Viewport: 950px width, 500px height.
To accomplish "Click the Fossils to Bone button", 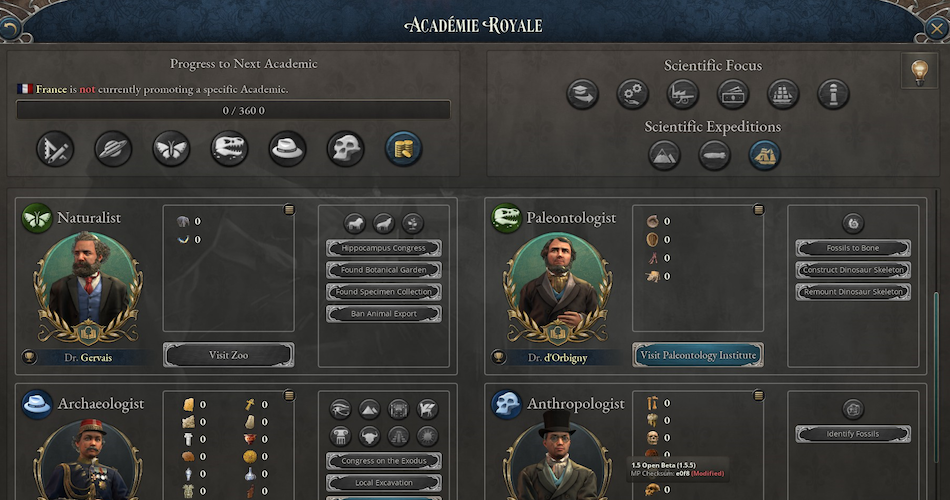I will (x=853, y=248).
